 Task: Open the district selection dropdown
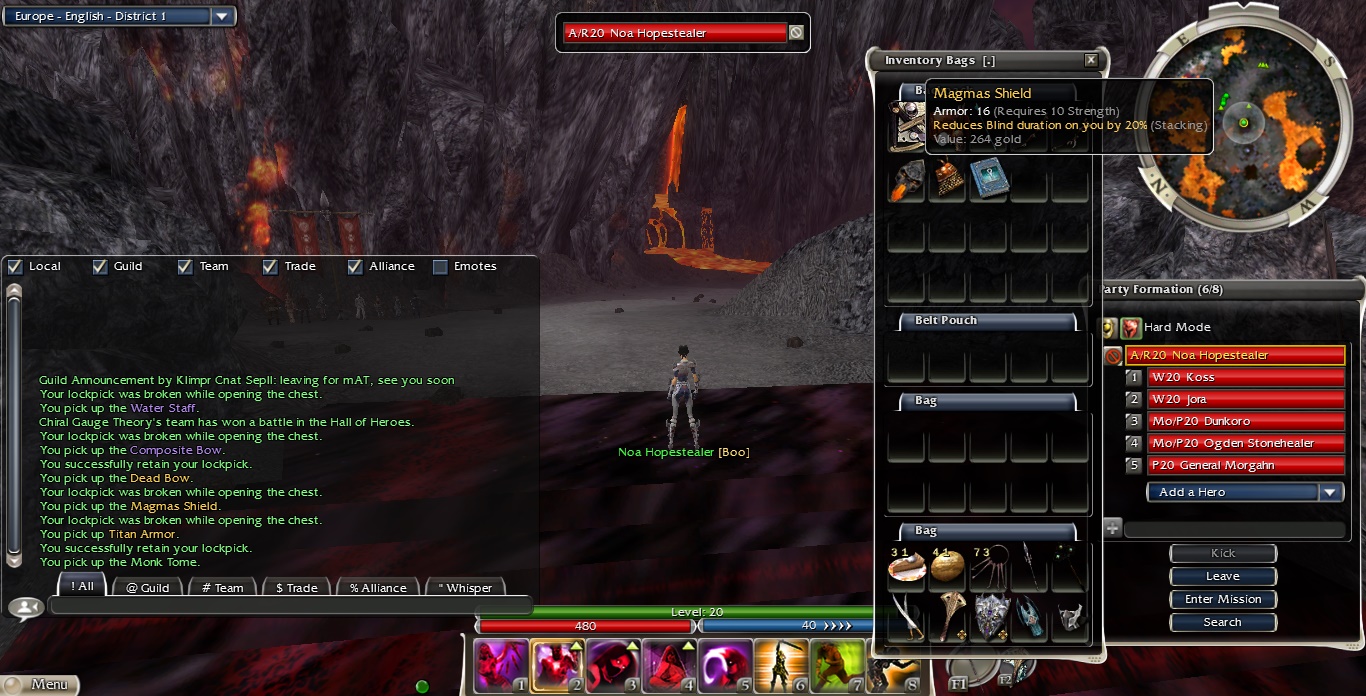tap(222, 16)
